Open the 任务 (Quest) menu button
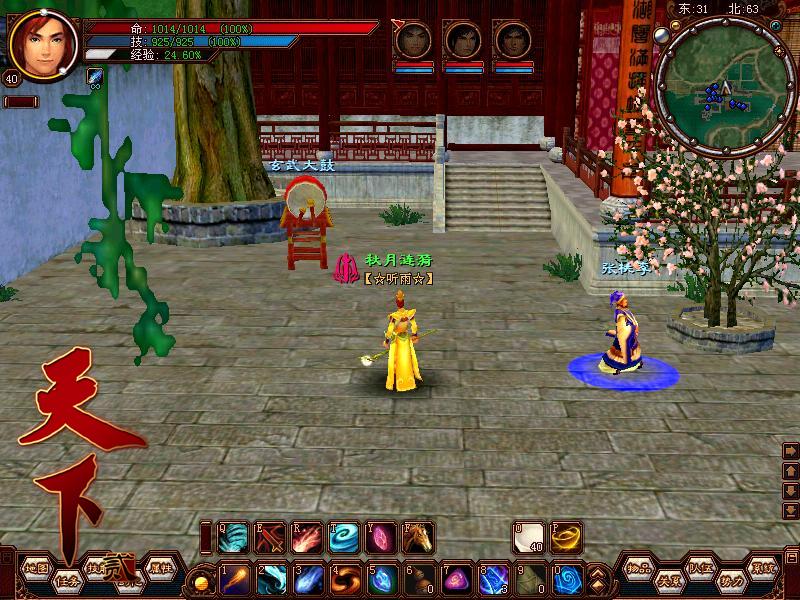This screenshot has height=600, width=800. click(68, 580)
